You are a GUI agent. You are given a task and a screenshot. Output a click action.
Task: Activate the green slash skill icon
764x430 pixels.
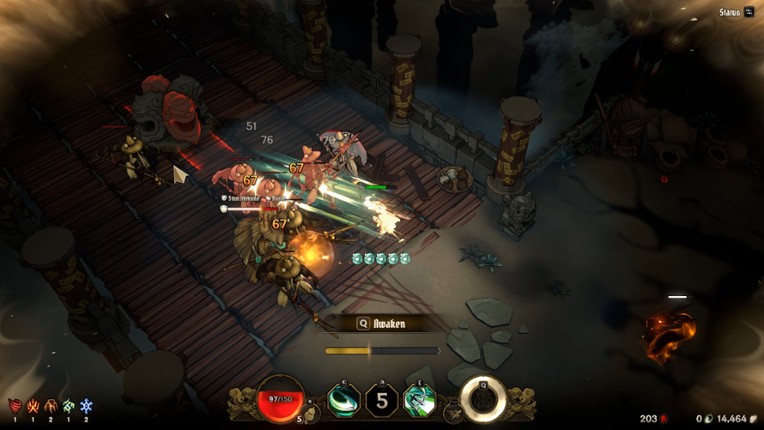click(343, 400)
